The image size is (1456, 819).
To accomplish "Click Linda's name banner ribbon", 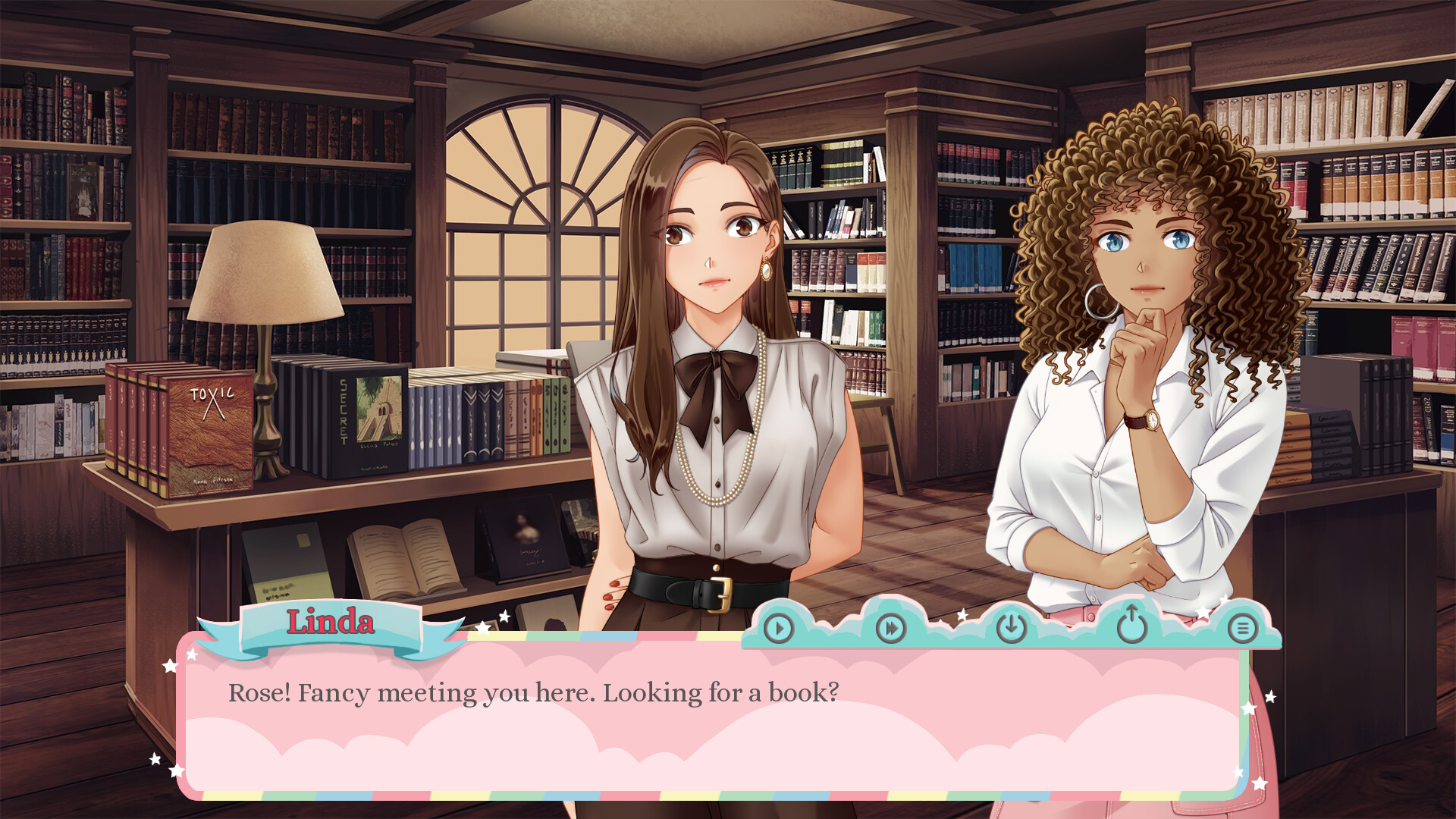I will coord(331,623).
